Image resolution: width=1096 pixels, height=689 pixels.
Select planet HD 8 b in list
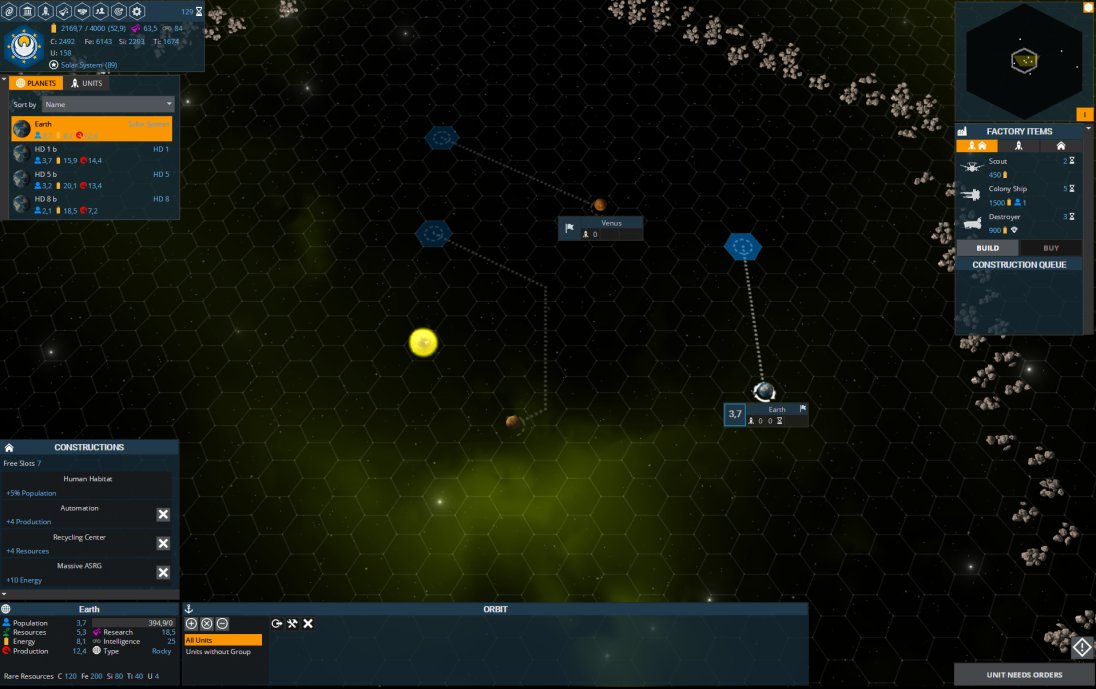point(91,204)
